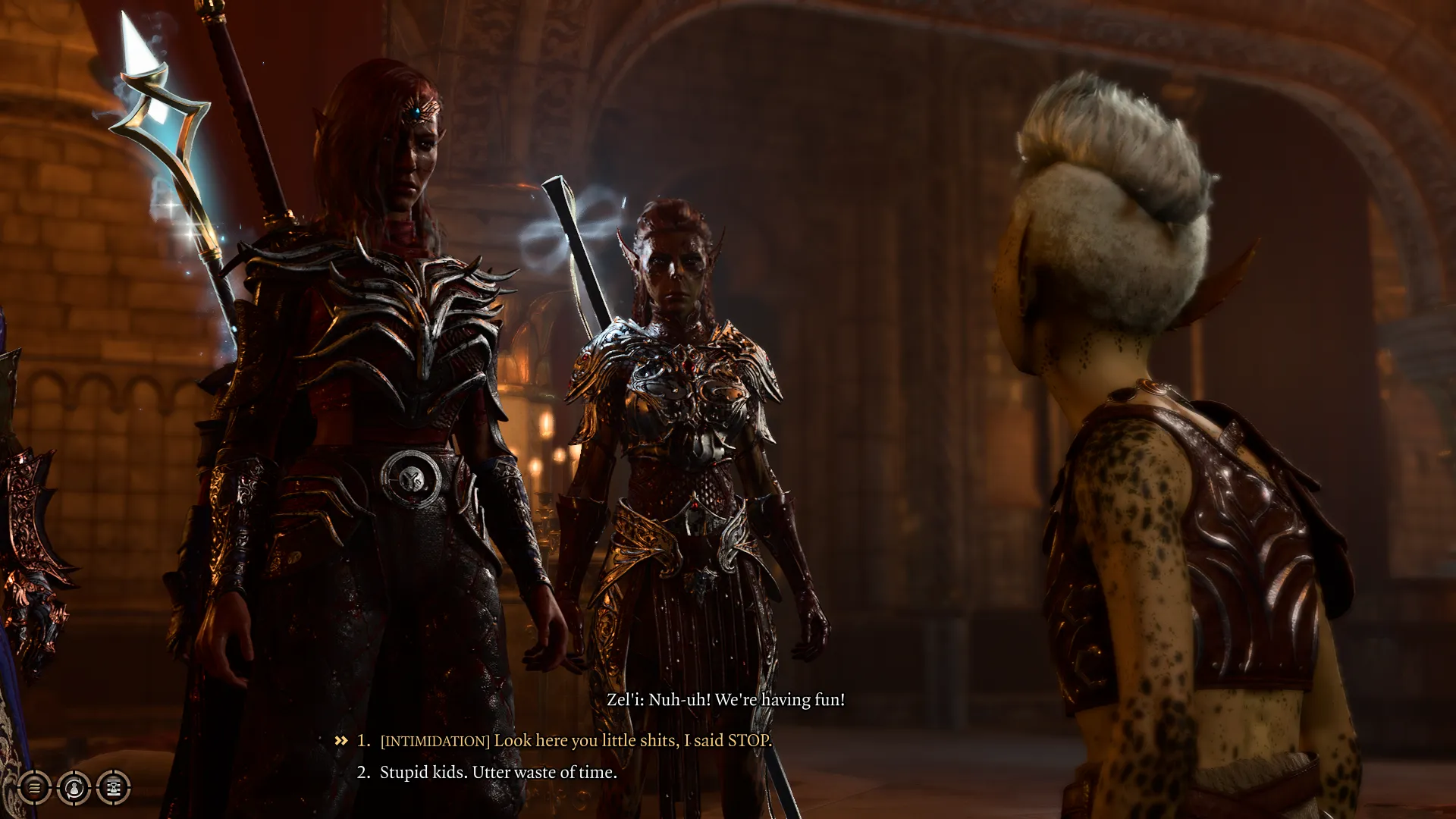Click the middle circular icon at bottom-left

[74, 788]
